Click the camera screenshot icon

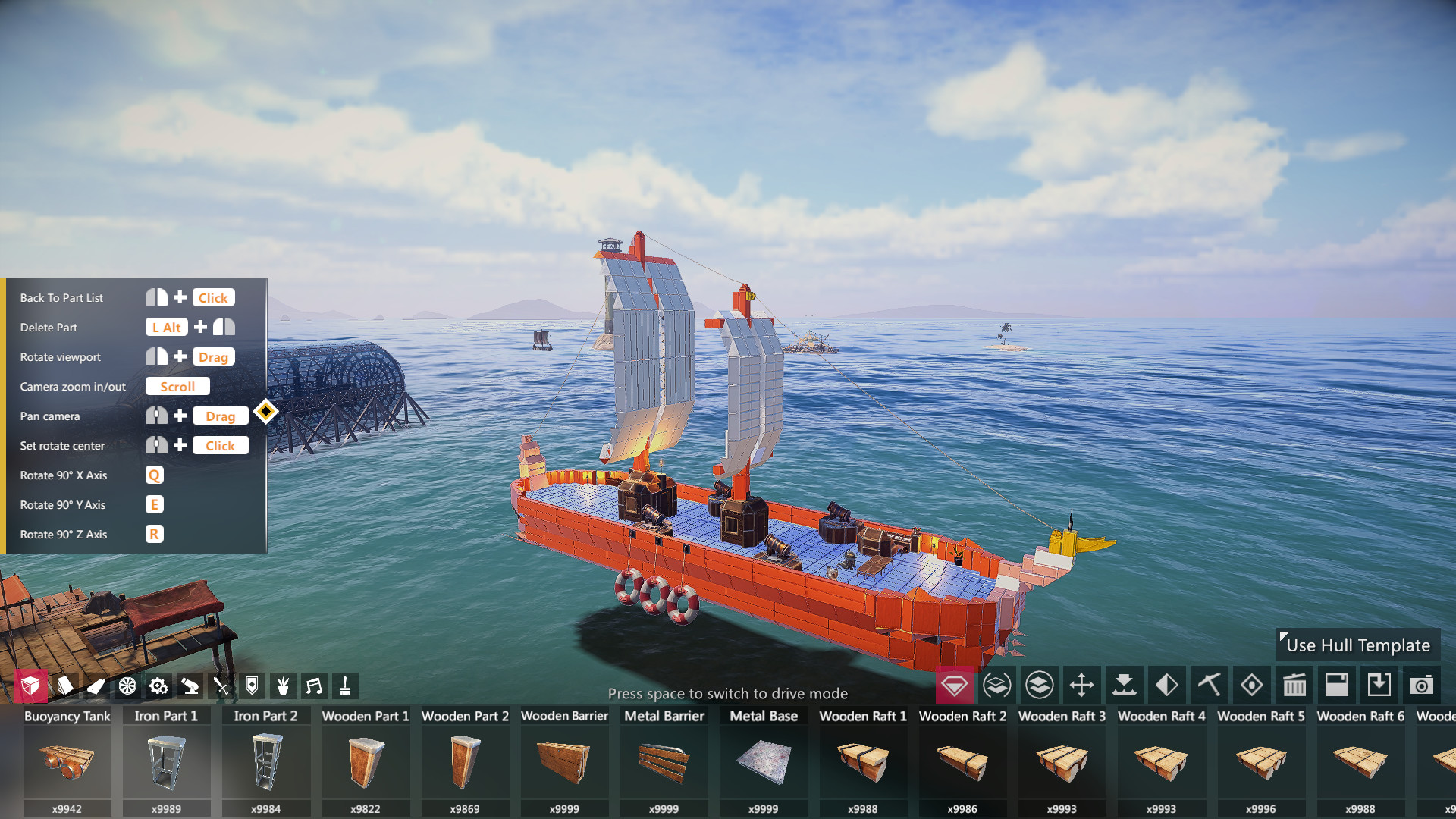click(x=1422, y=686)
